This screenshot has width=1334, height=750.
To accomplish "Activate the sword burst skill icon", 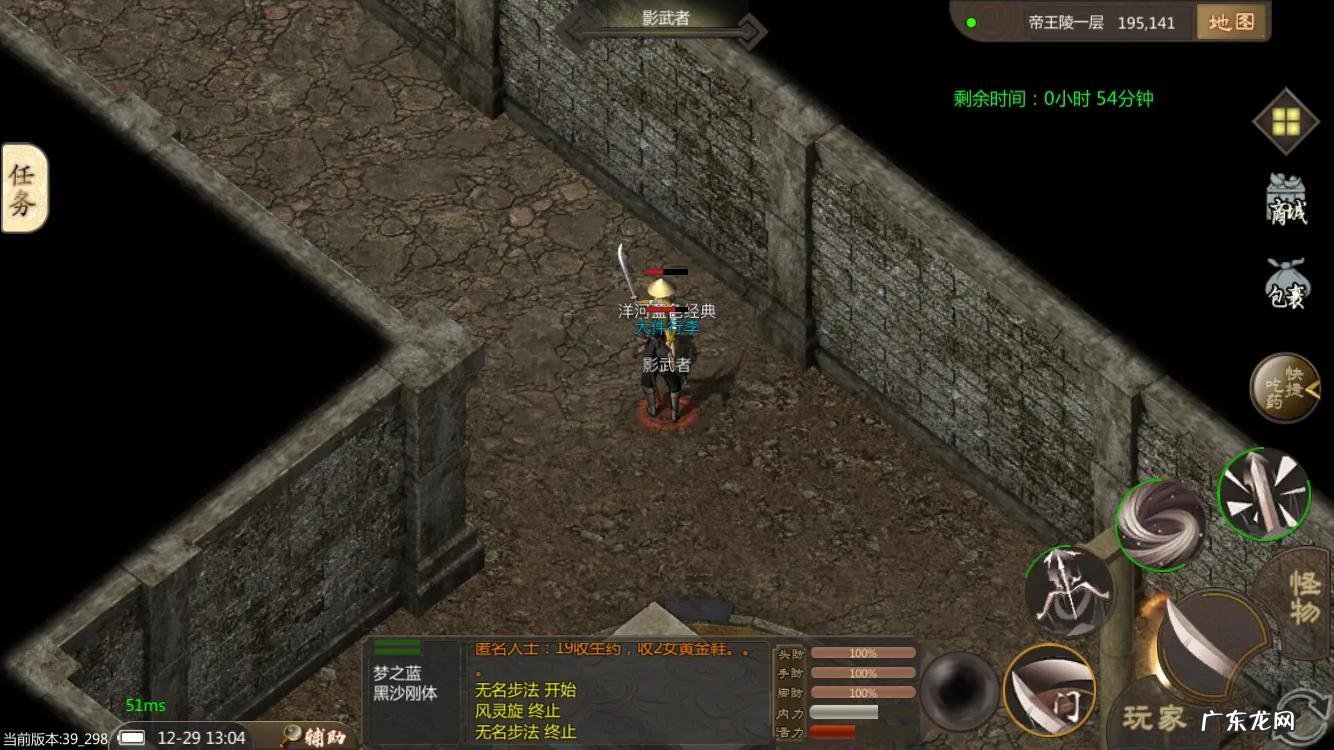I will coord(1264,494).
